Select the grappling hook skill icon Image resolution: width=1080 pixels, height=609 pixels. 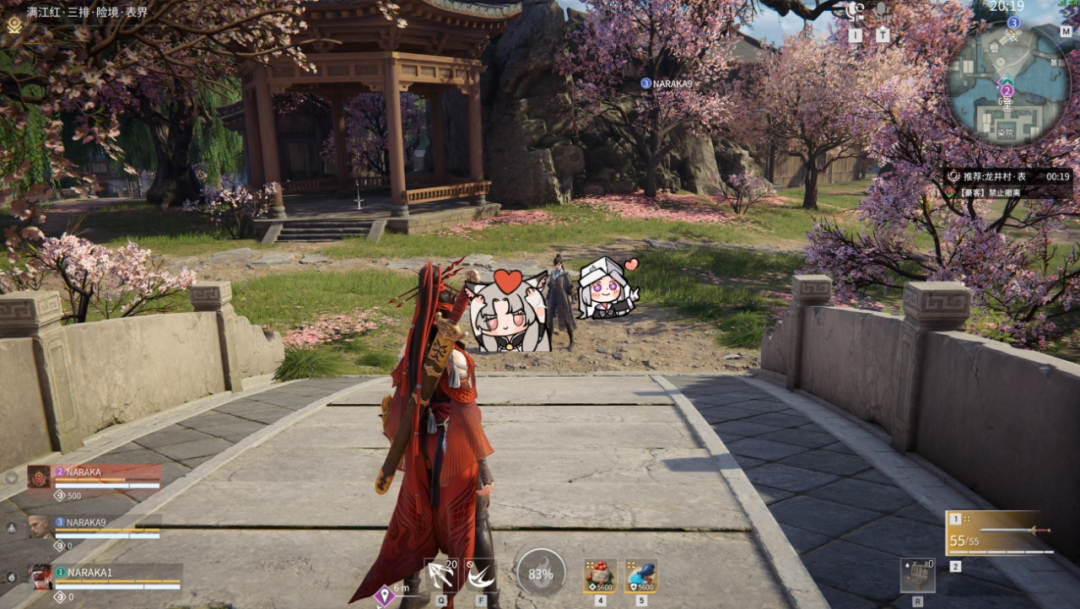tap(440, 574)
